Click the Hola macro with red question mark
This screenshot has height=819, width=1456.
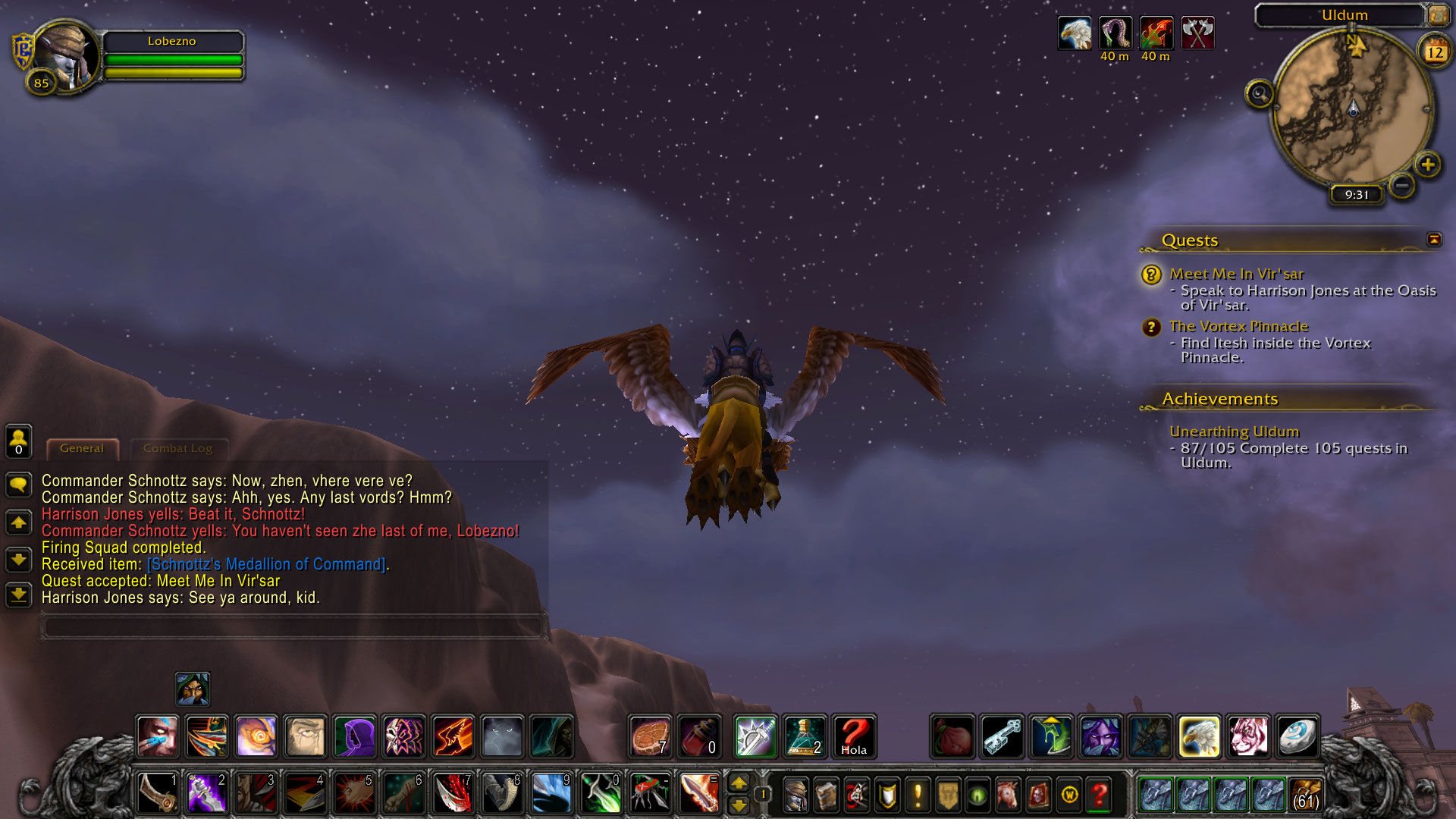click(853, 736)
